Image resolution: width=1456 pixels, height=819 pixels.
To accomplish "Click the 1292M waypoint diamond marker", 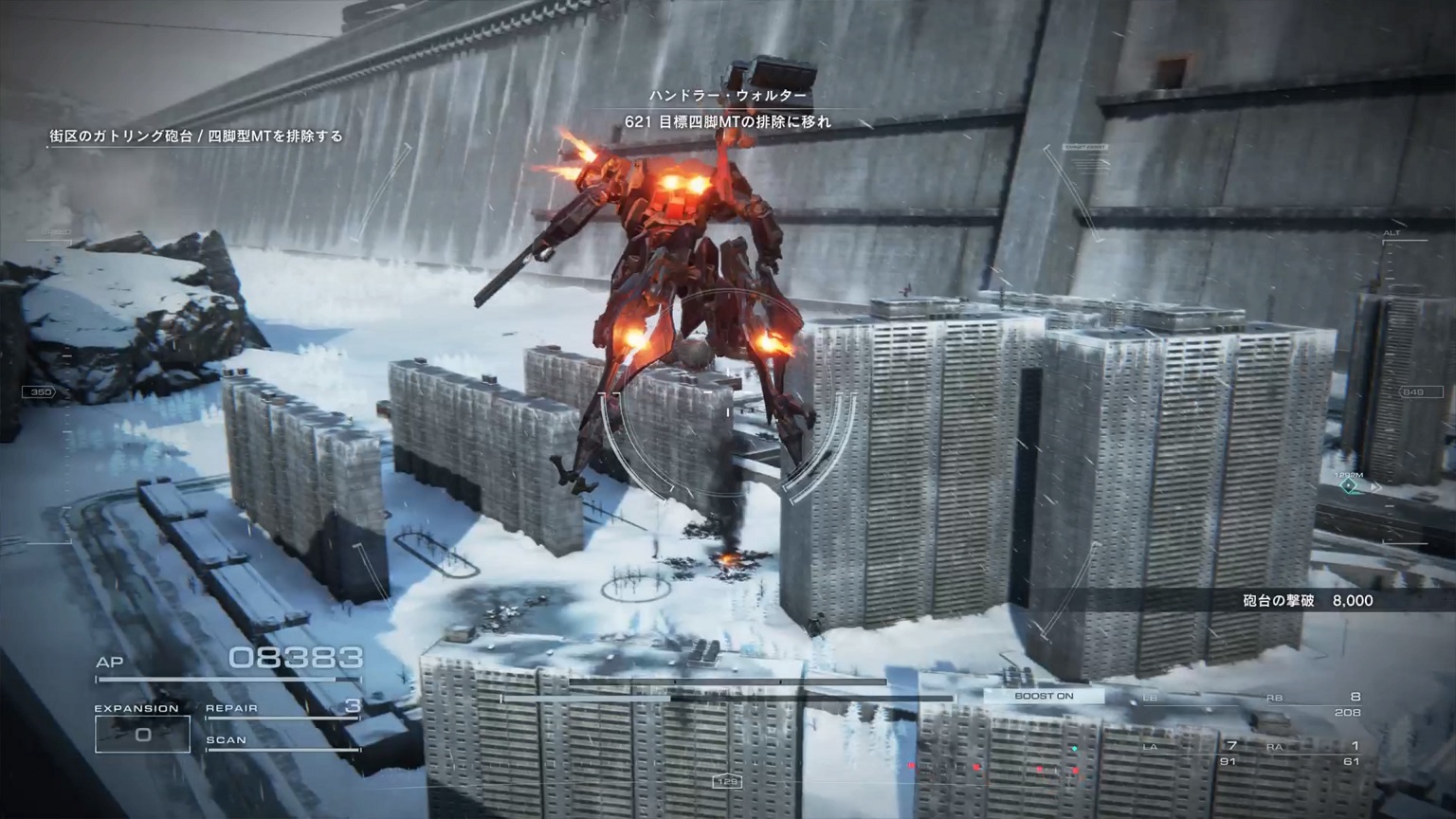I will (x=1348, y=486).
